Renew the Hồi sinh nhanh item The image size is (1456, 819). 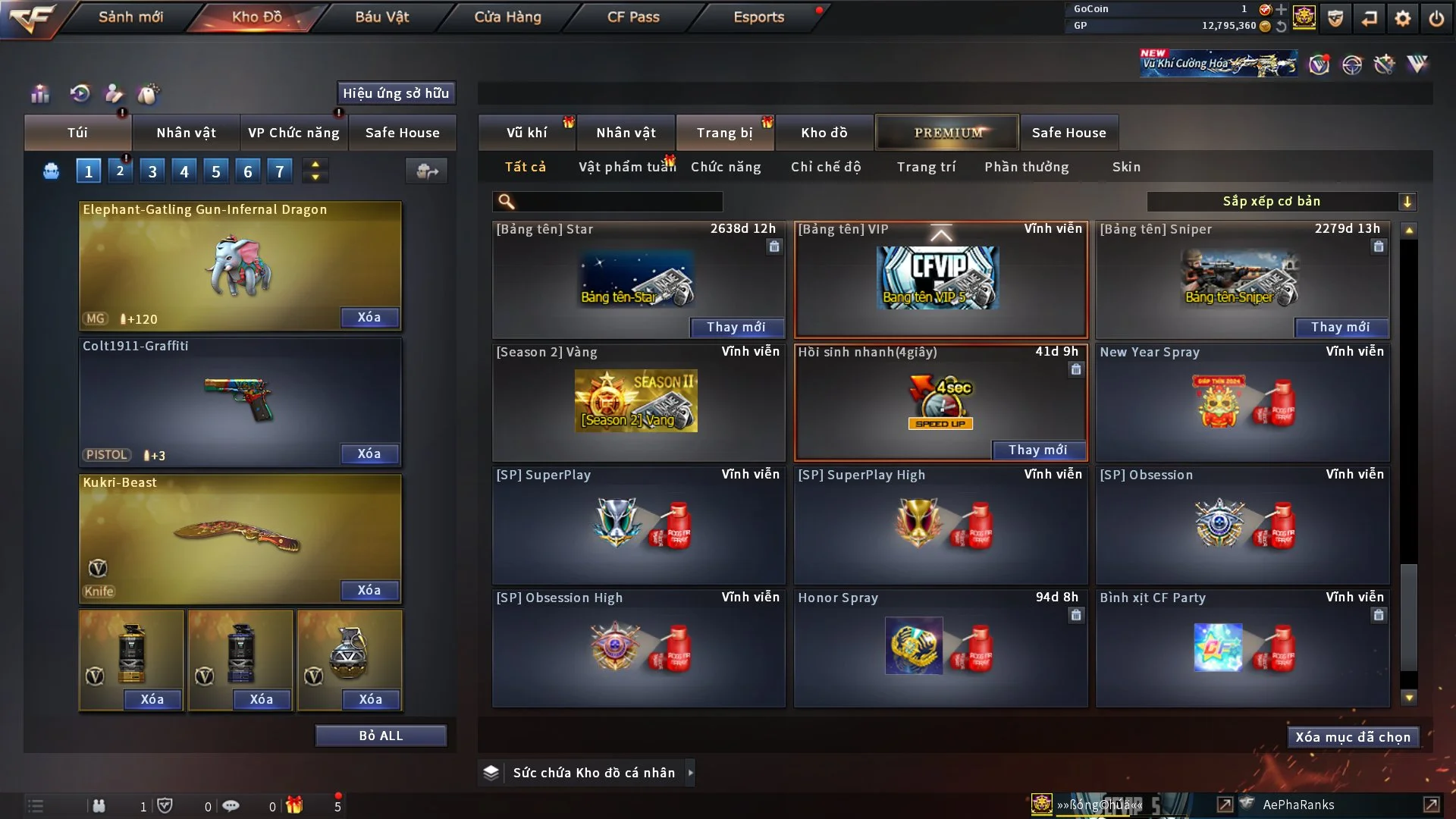coord(1037,450)
